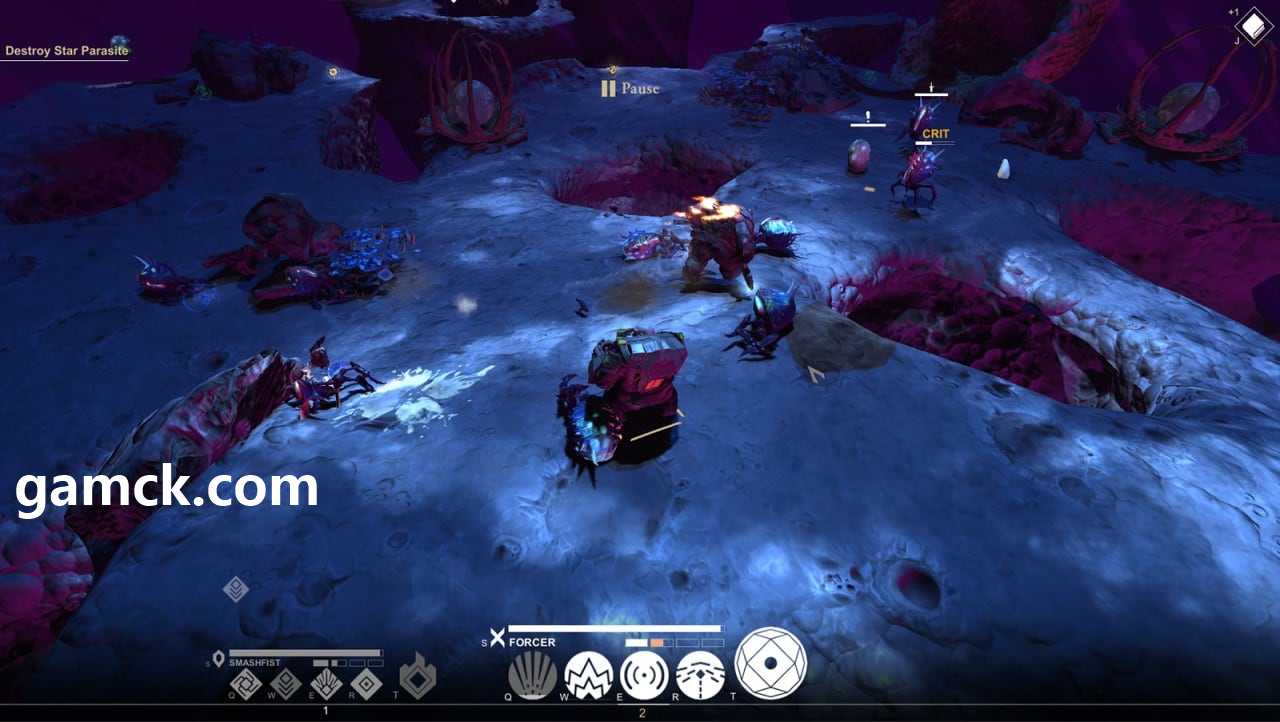Open the journal diamond icon
This screenshot has height=722, width=1280.
tap(1254, 26)
